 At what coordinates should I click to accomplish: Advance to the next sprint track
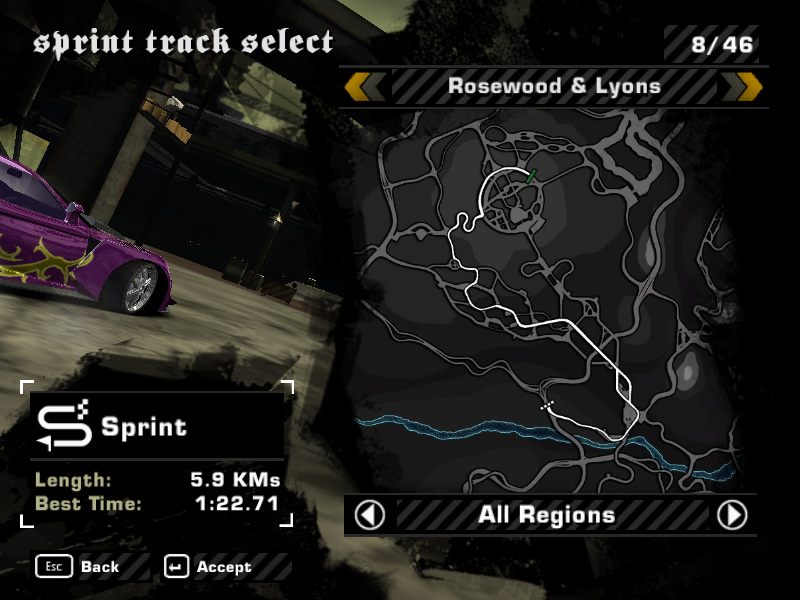pyautogui.click(x=743, y=86)
